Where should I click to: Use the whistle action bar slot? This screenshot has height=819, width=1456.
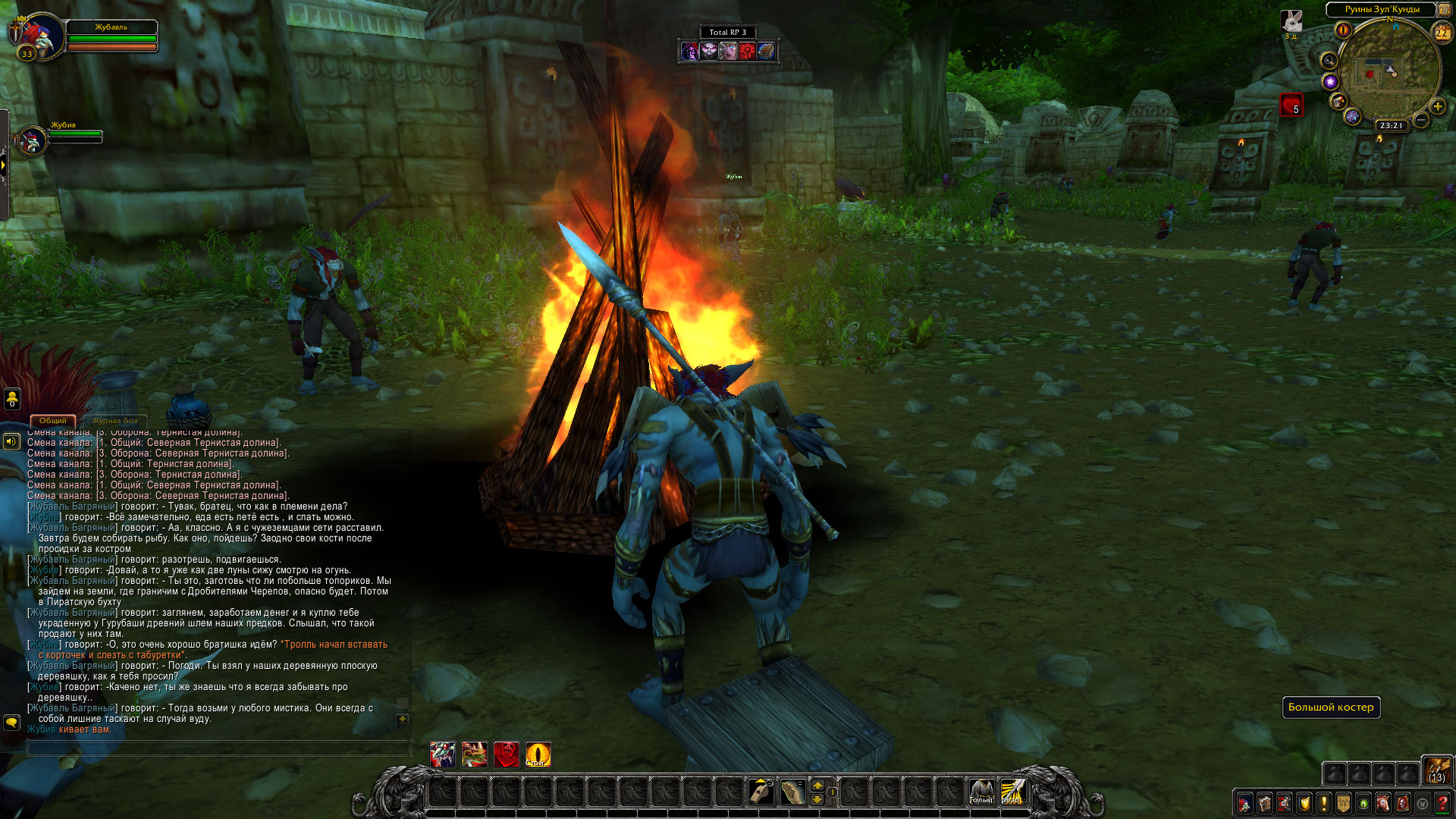[761, 792]
